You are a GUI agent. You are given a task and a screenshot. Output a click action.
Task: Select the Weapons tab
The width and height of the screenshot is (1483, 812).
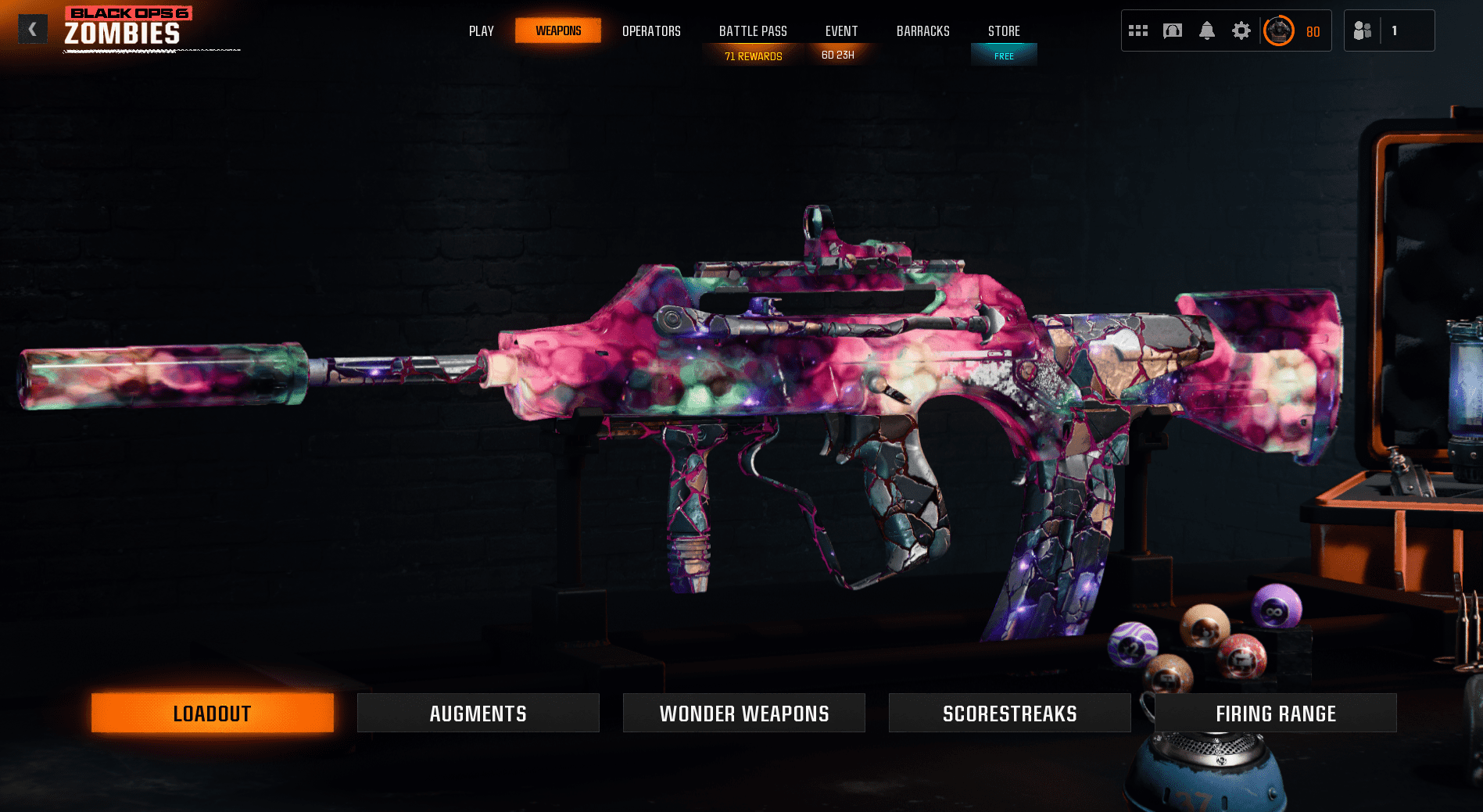(x=558, y=31)
